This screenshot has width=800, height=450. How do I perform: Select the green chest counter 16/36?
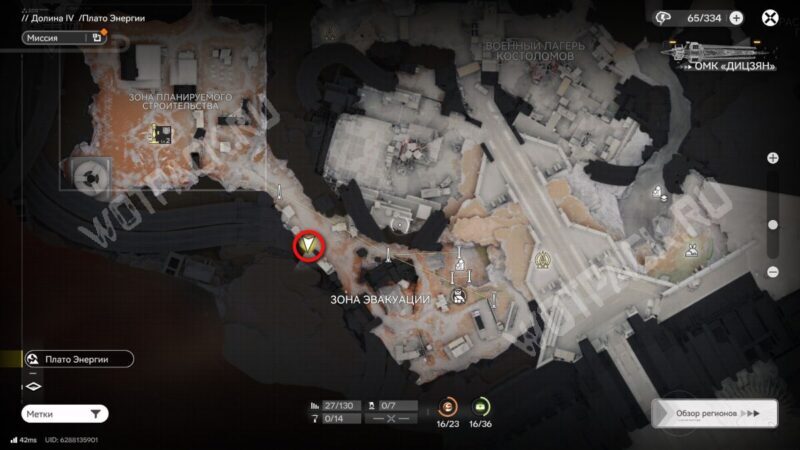(x=480, y=407)
